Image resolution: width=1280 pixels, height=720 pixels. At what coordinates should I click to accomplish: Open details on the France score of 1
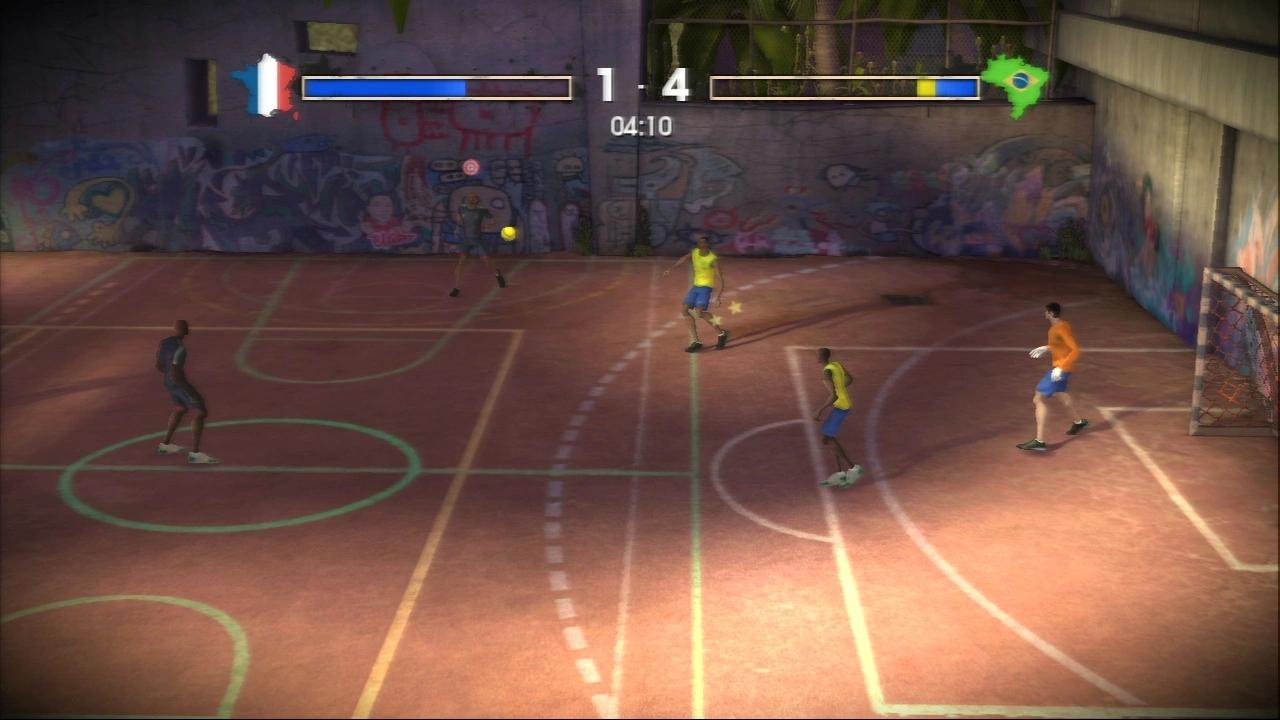click(607, 85)
